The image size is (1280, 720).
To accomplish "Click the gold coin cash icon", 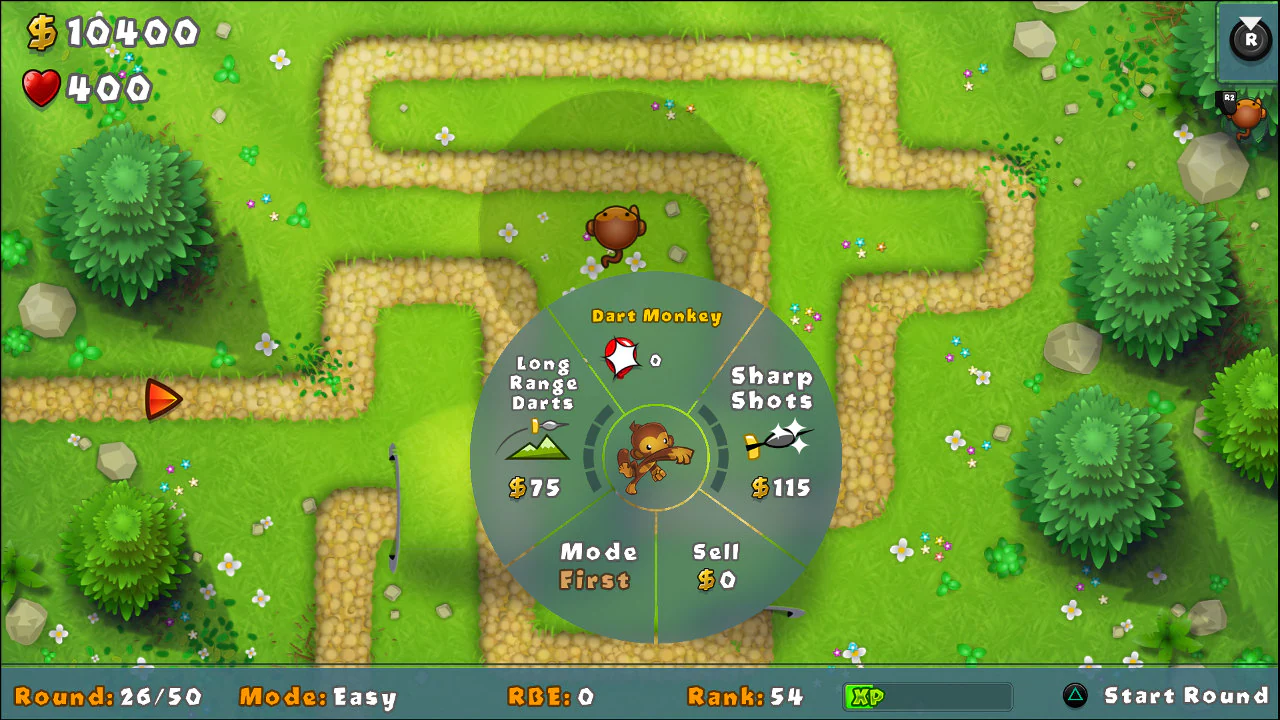I will 42,33.
